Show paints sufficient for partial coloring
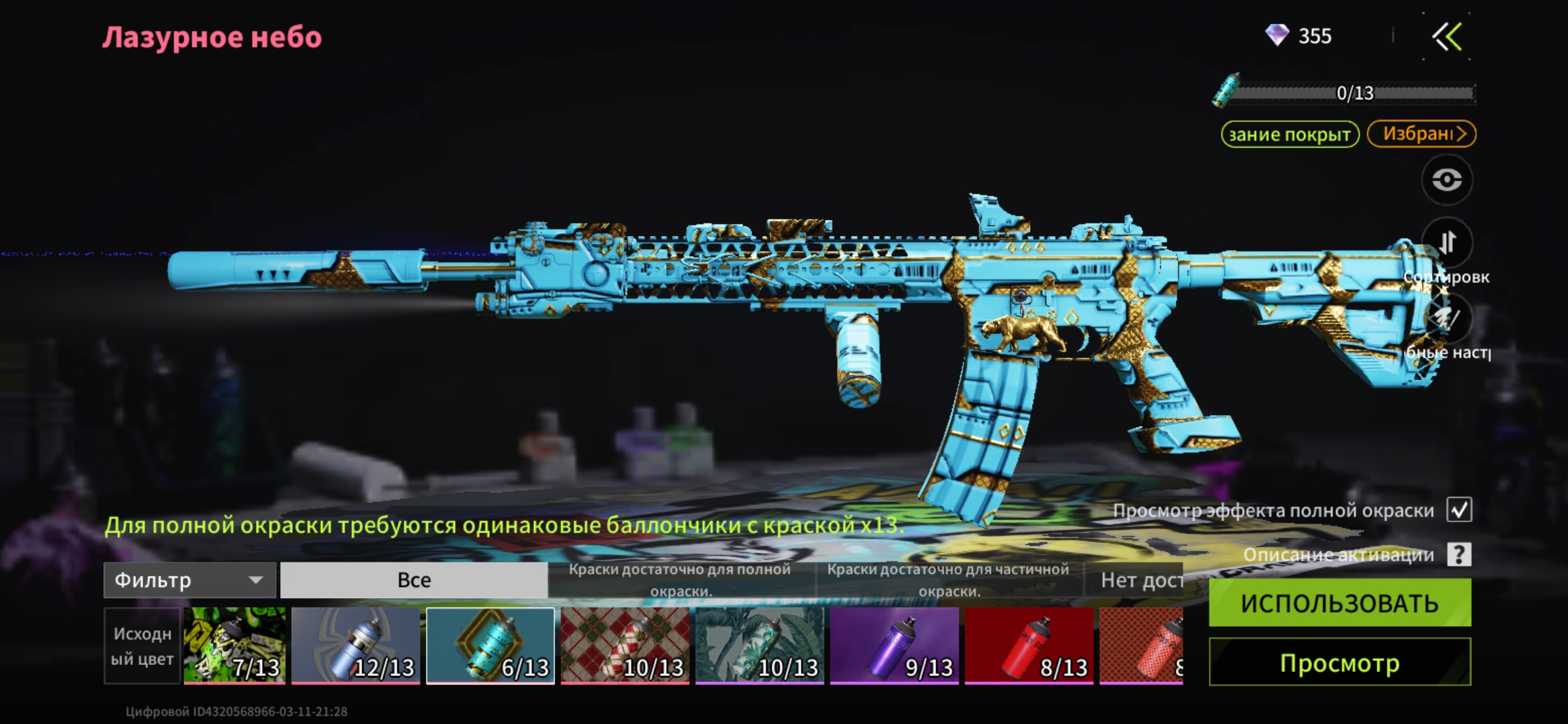This screenshot has height=724, width=1568. [x=949, y=580]
